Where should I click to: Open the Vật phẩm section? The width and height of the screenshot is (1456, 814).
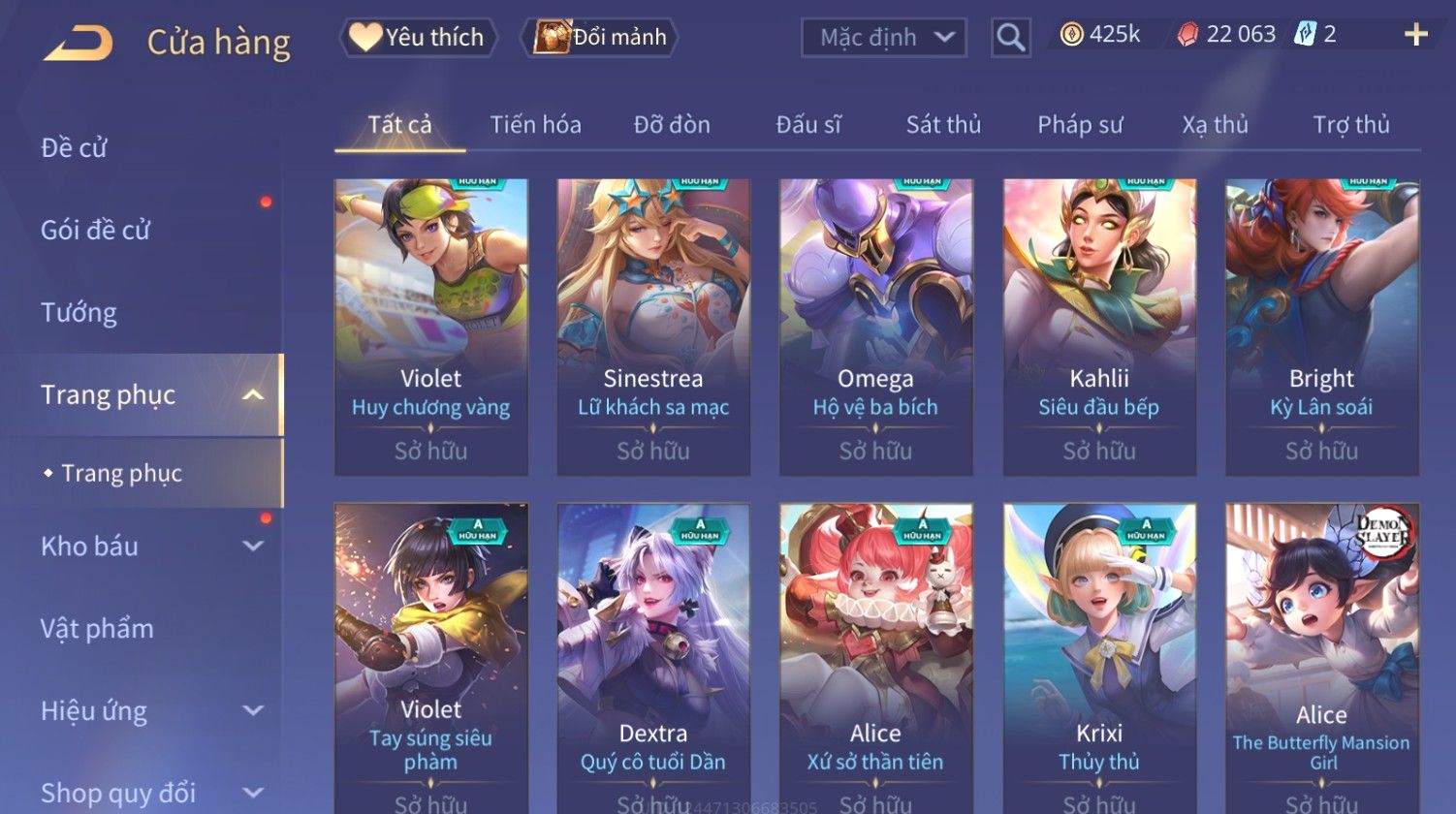(97, 629)
